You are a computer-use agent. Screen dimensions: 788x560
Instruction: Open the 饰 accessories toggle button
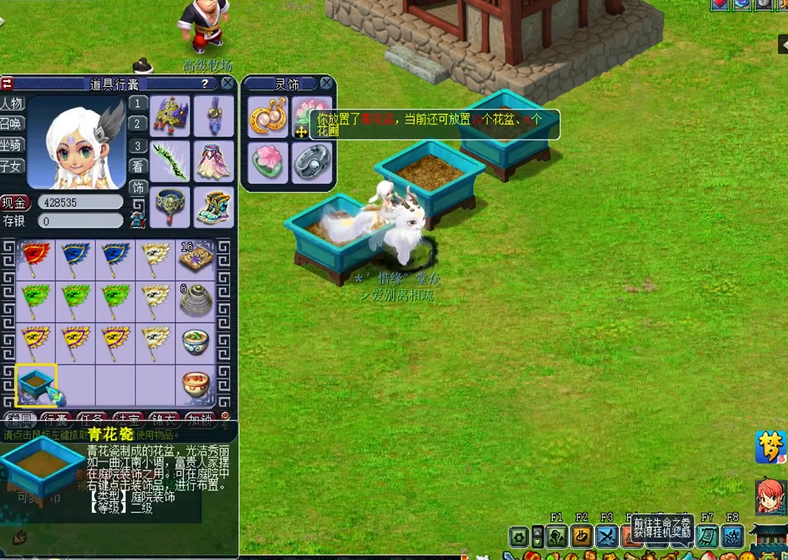138,187
